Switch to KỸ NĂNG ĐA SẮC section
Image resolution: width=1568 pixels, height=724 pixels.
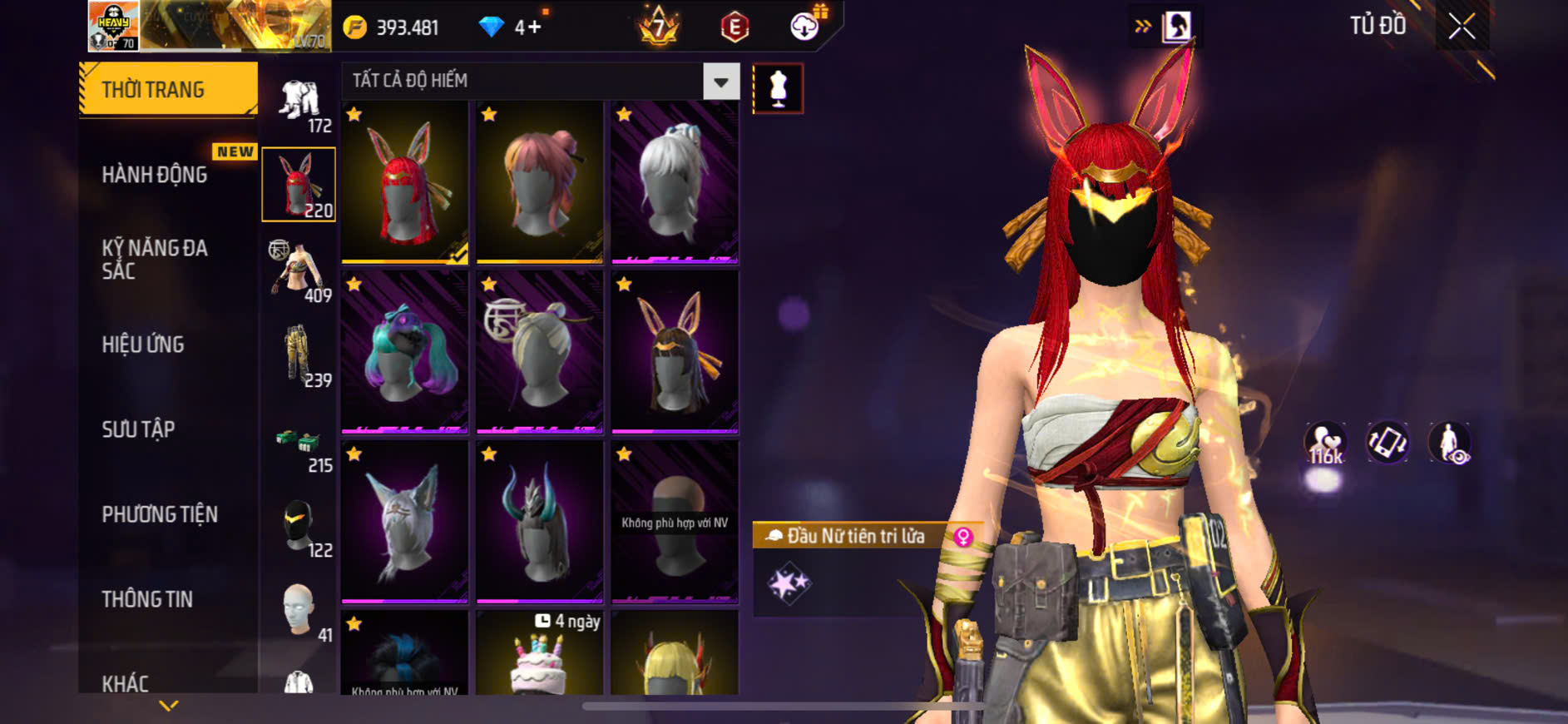click(x=155, y=259)
